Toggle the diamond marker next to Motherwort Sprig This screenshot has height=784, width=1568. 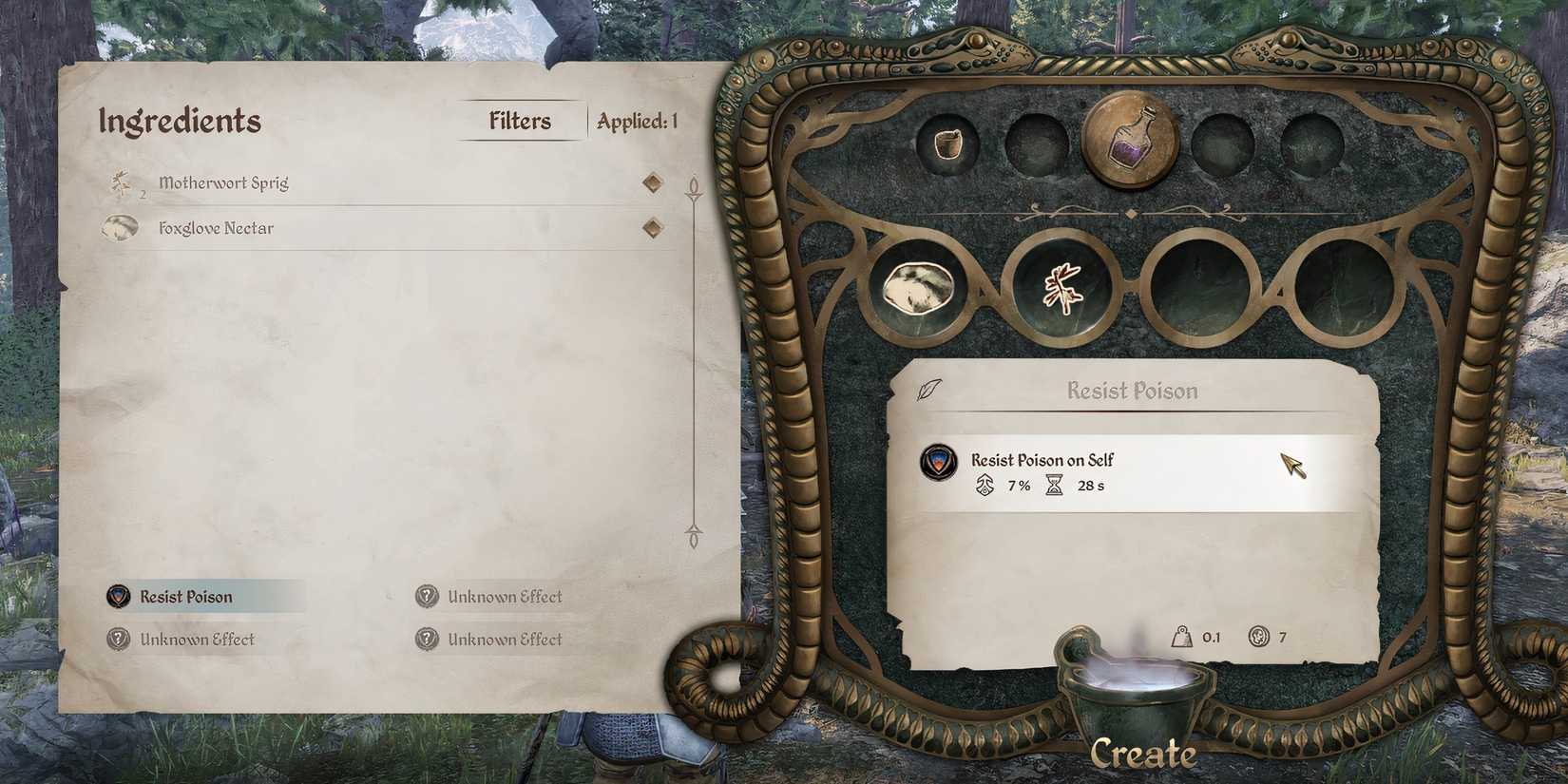click(x=652, y=182)
